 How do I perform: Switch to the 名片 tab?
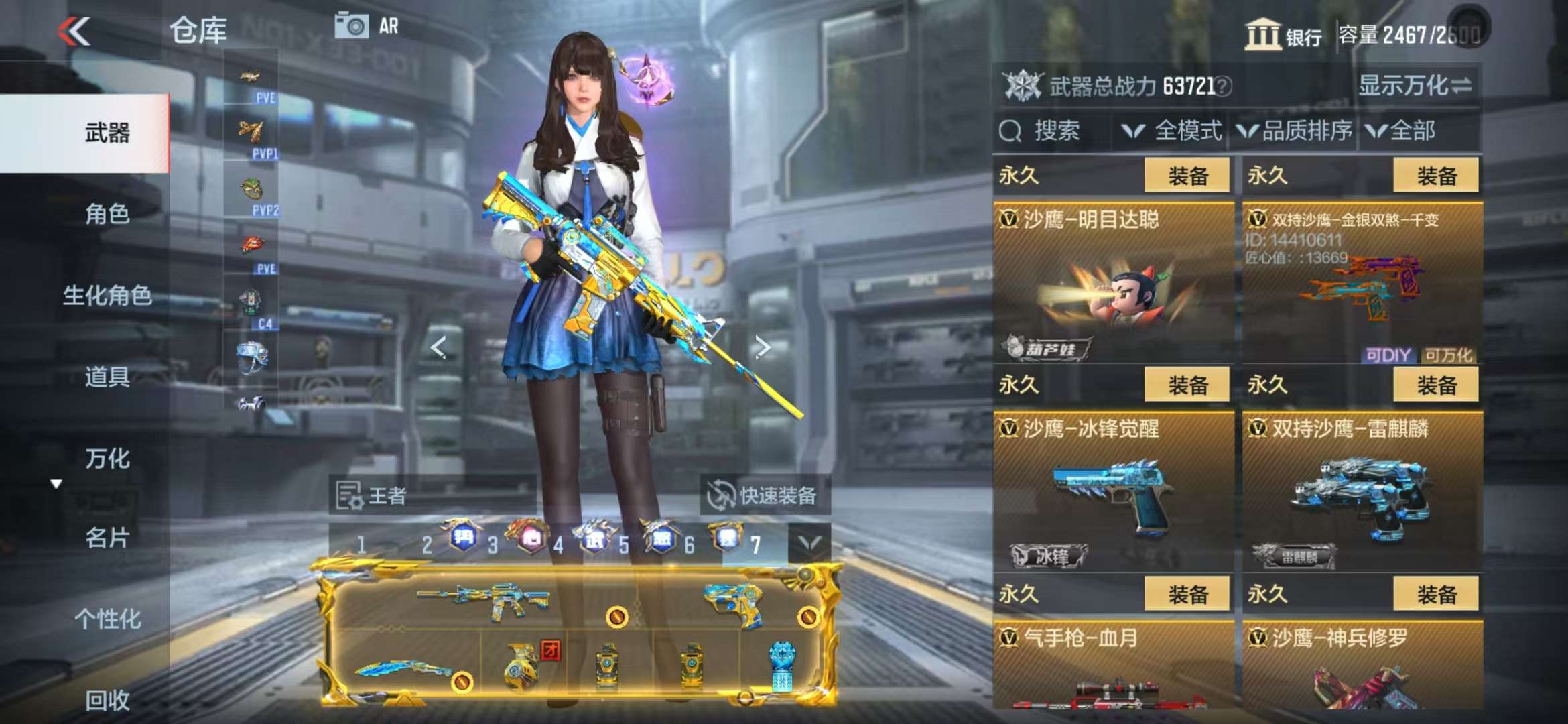[x=107, y=538]
